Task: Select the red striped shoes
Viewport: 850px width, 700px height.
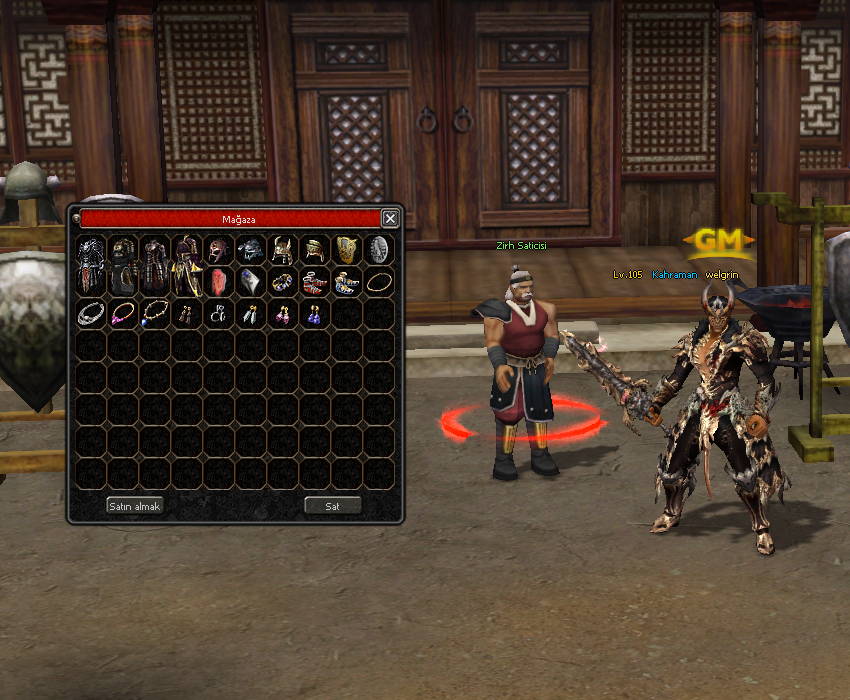Action: point(315,282)
